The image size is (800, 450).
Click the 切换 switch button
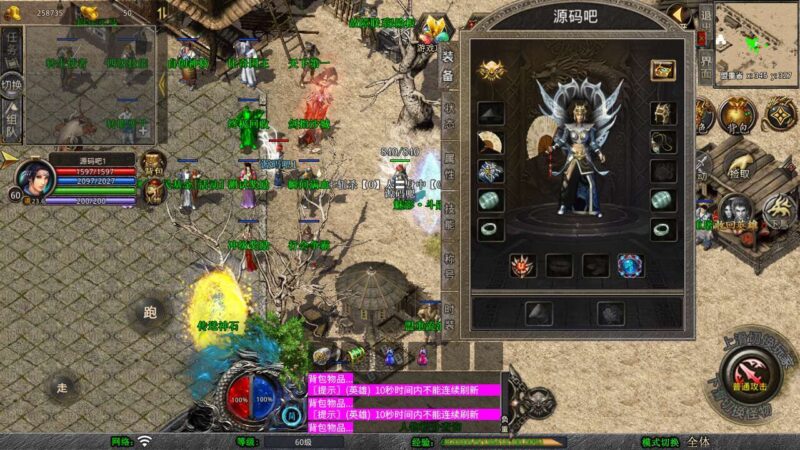[12, 84]
